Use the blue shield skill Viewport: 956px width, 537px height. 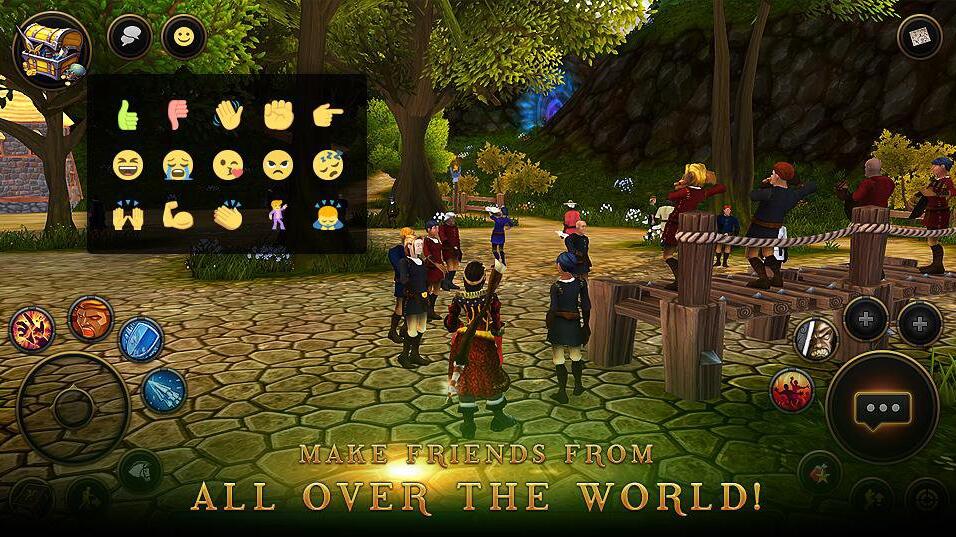tap(141, 339)
